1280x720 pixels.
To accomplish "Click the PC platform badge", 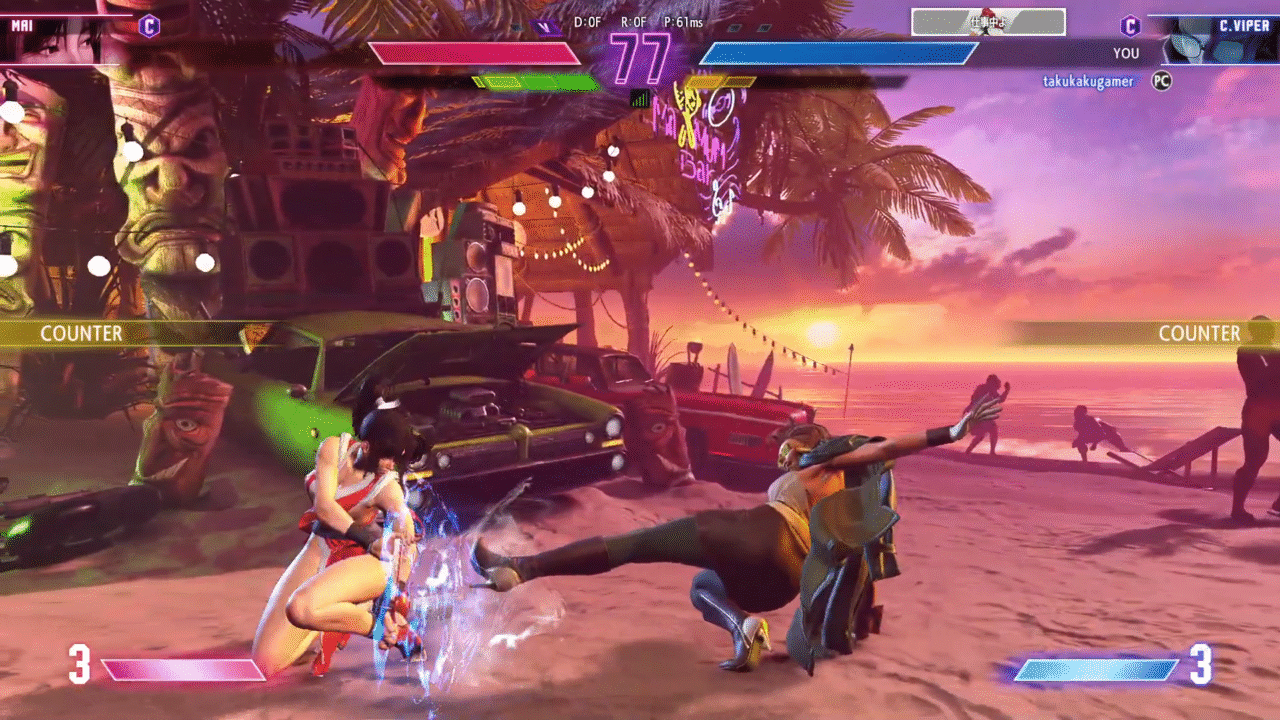I will click(x=1161, y=81).
